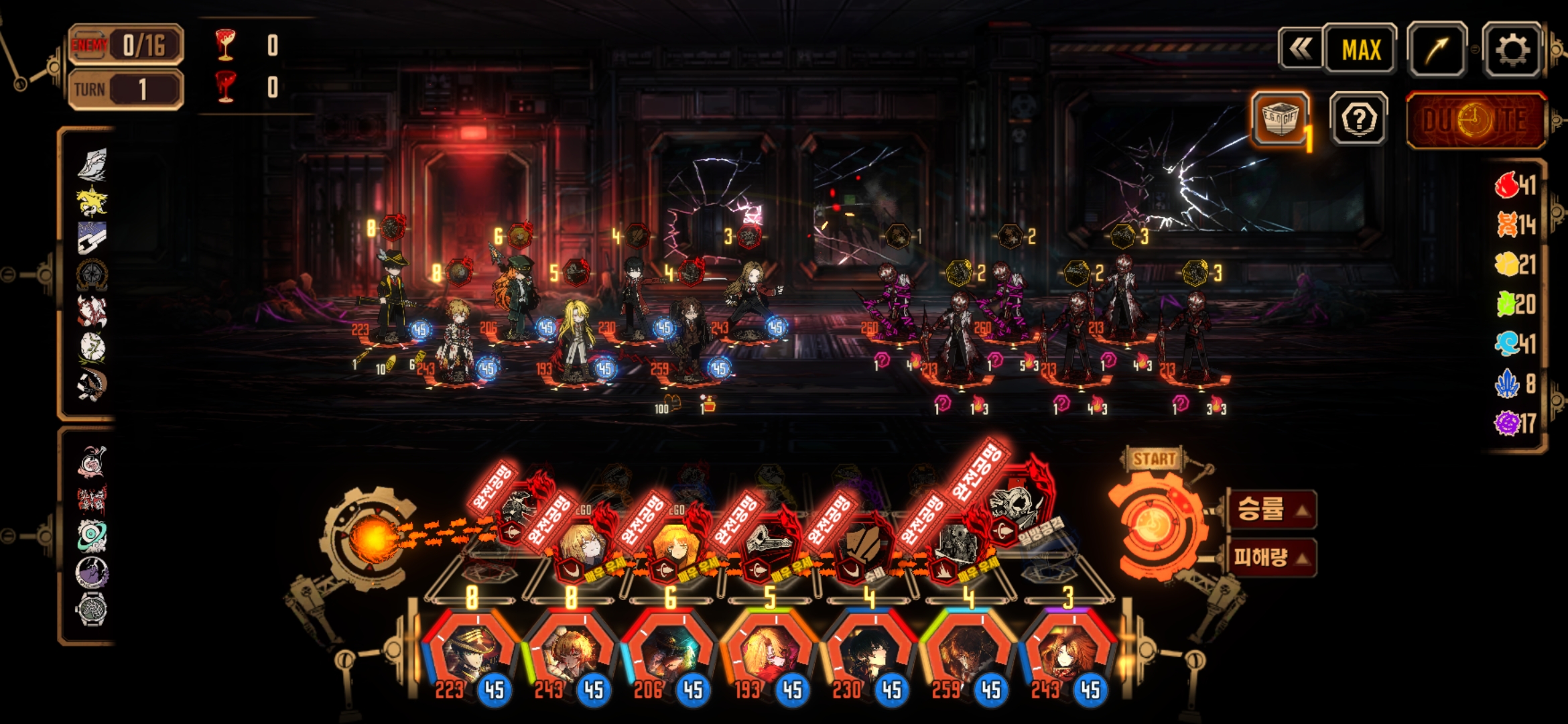Click the yellow diagonal arrow button
The width and height of the screenshot is (1568, 724).
coord(1437,49)
